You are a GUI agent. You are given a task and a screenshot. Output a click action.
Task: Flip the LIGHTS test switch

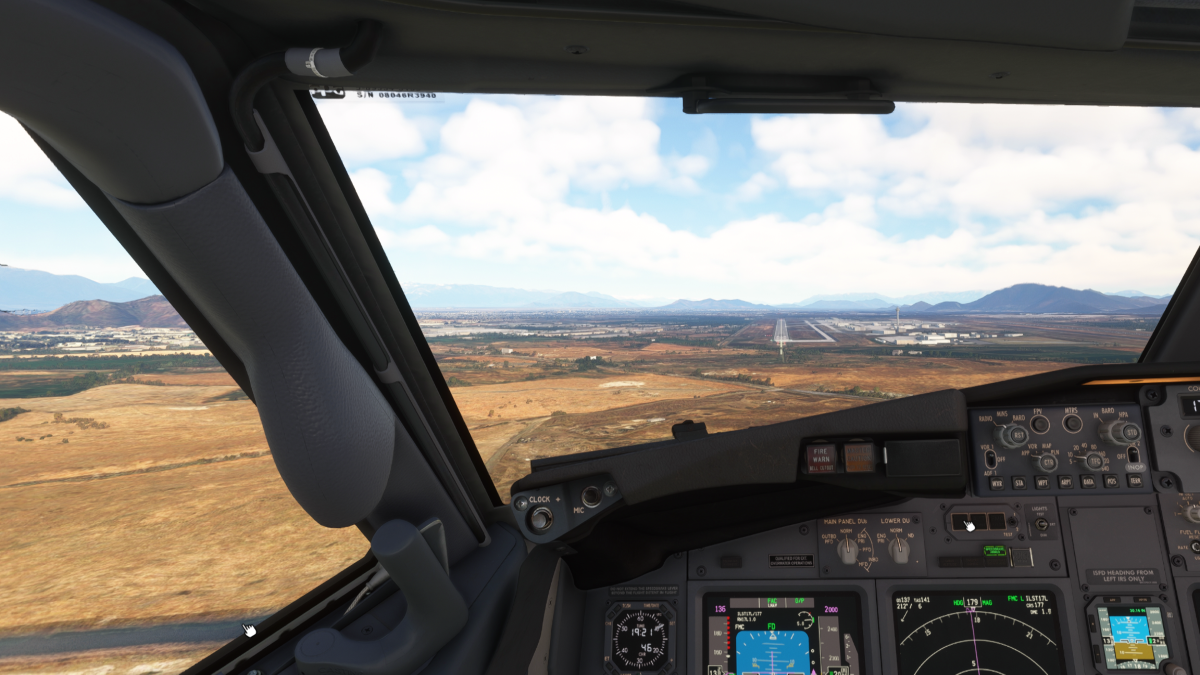(1041, 524)
